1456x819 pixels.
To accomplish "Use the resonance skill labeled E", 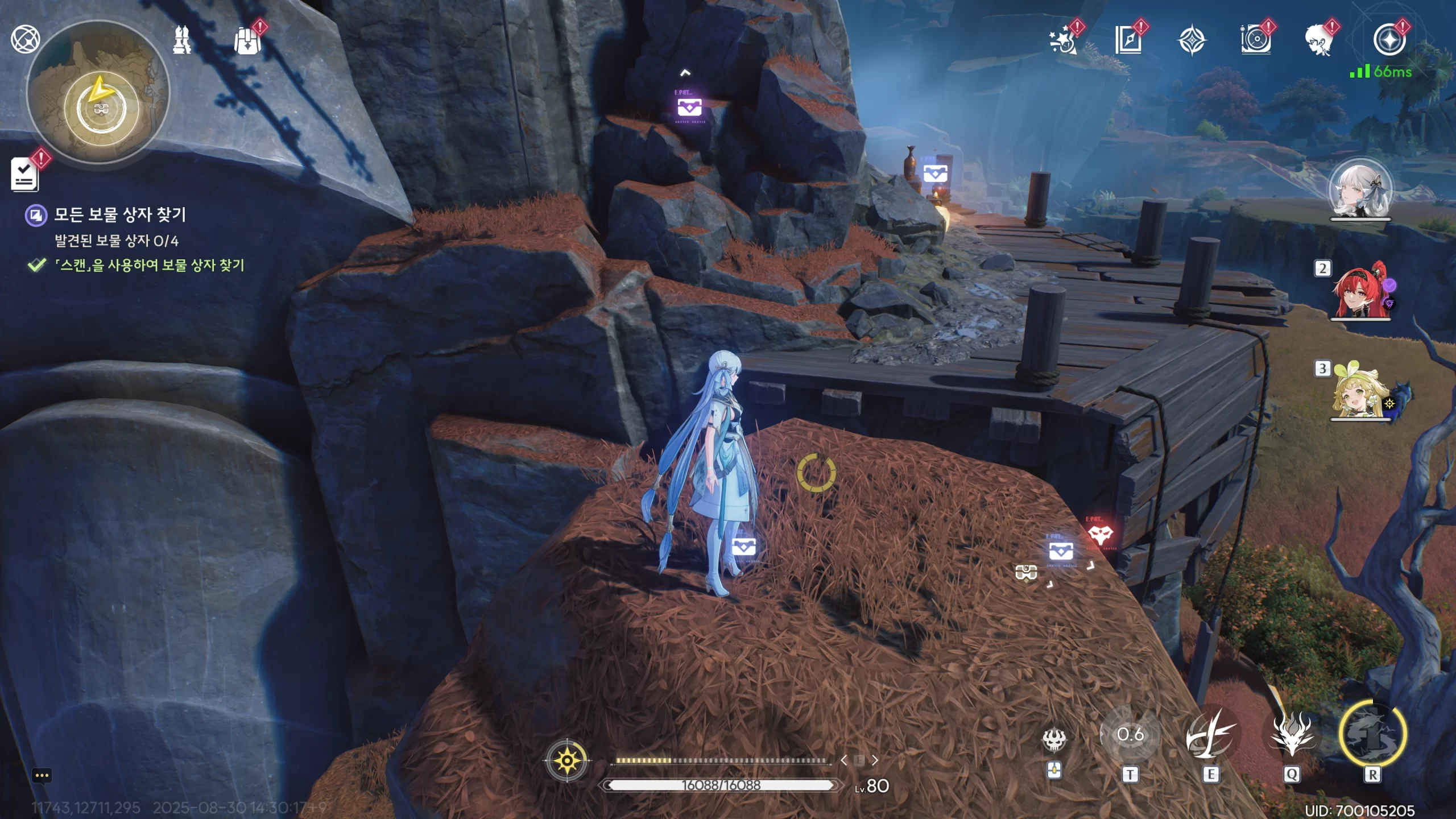I will coord(1211,735).
